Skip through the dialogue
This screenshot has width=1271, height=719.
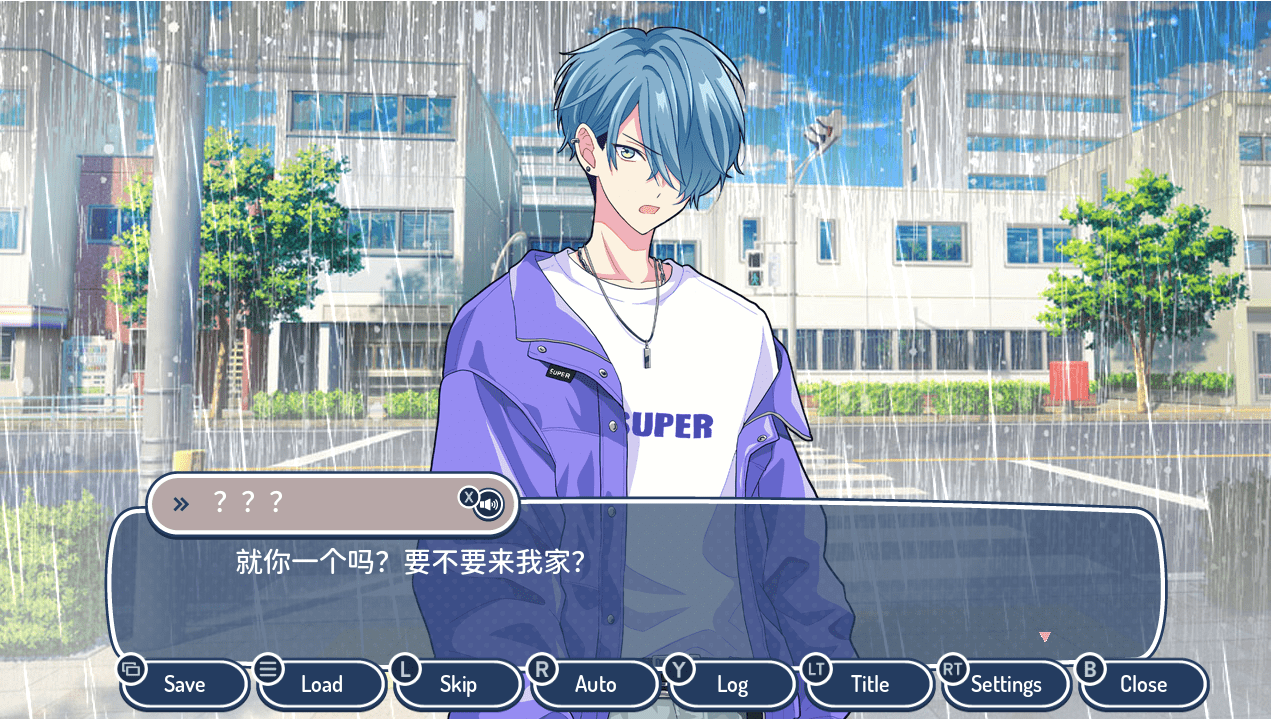tap(458, 685)
